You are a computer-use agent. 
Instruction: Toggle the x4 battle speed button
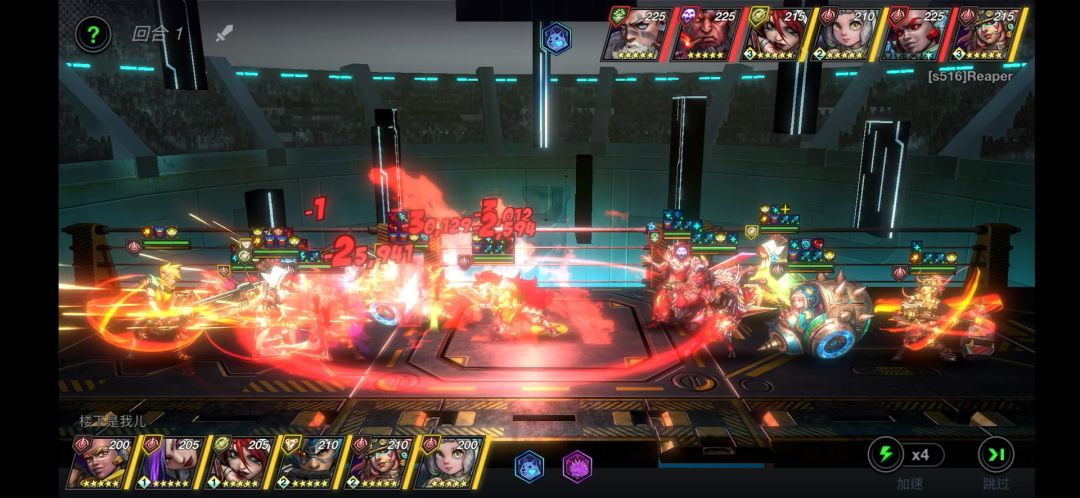coord(906,455)
